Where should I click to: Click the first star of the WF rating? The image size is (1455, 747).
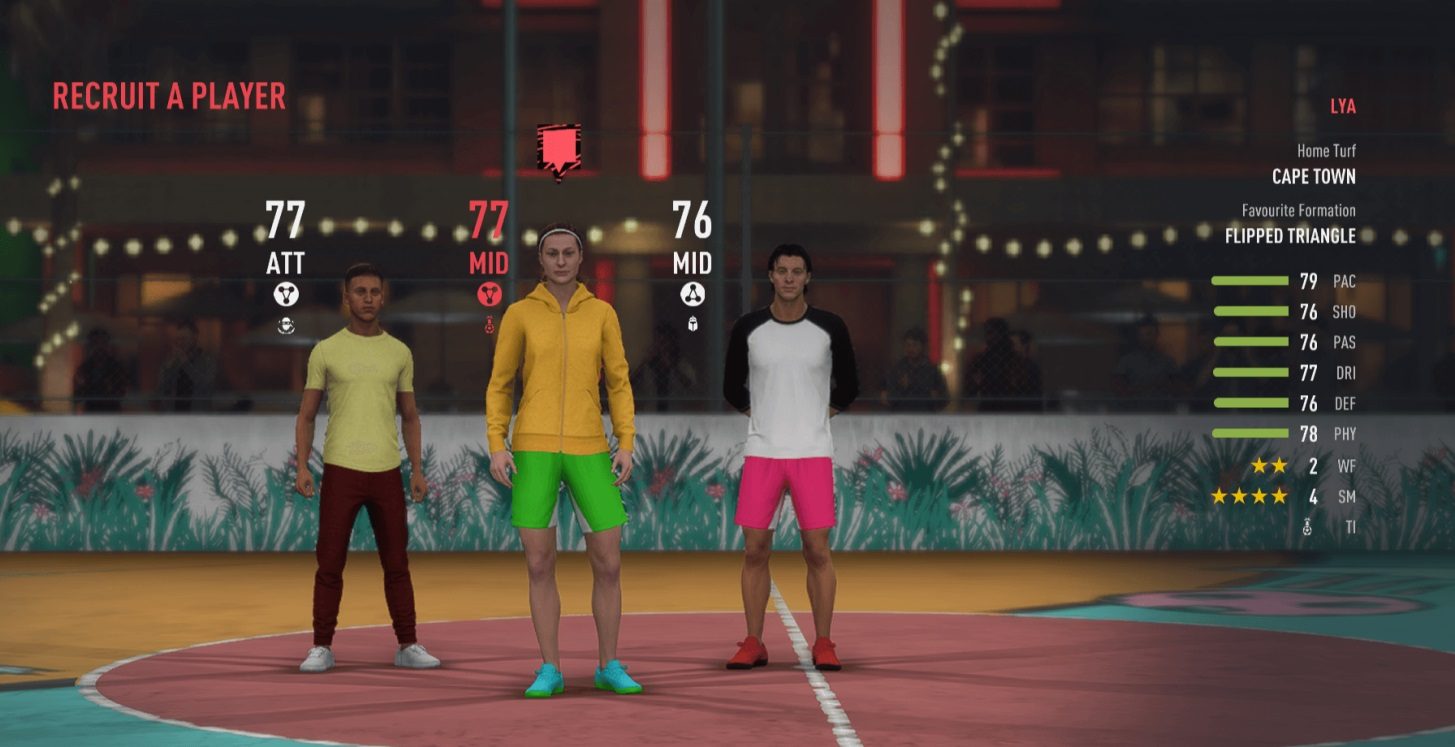tap(1260, 466)
